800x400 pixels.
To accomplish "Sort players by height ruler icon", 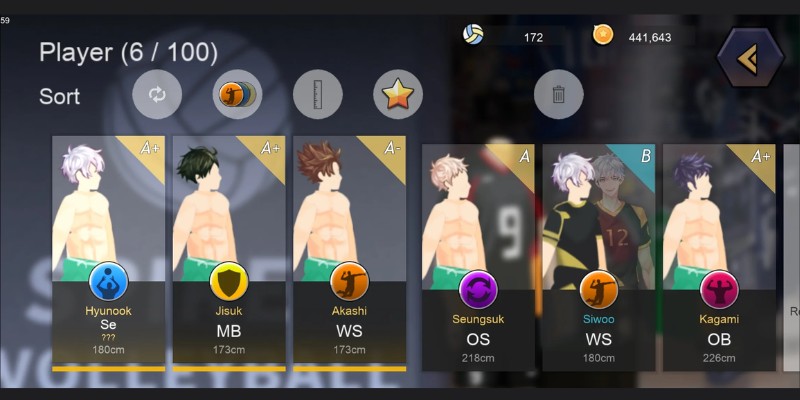I will [317, 95].
